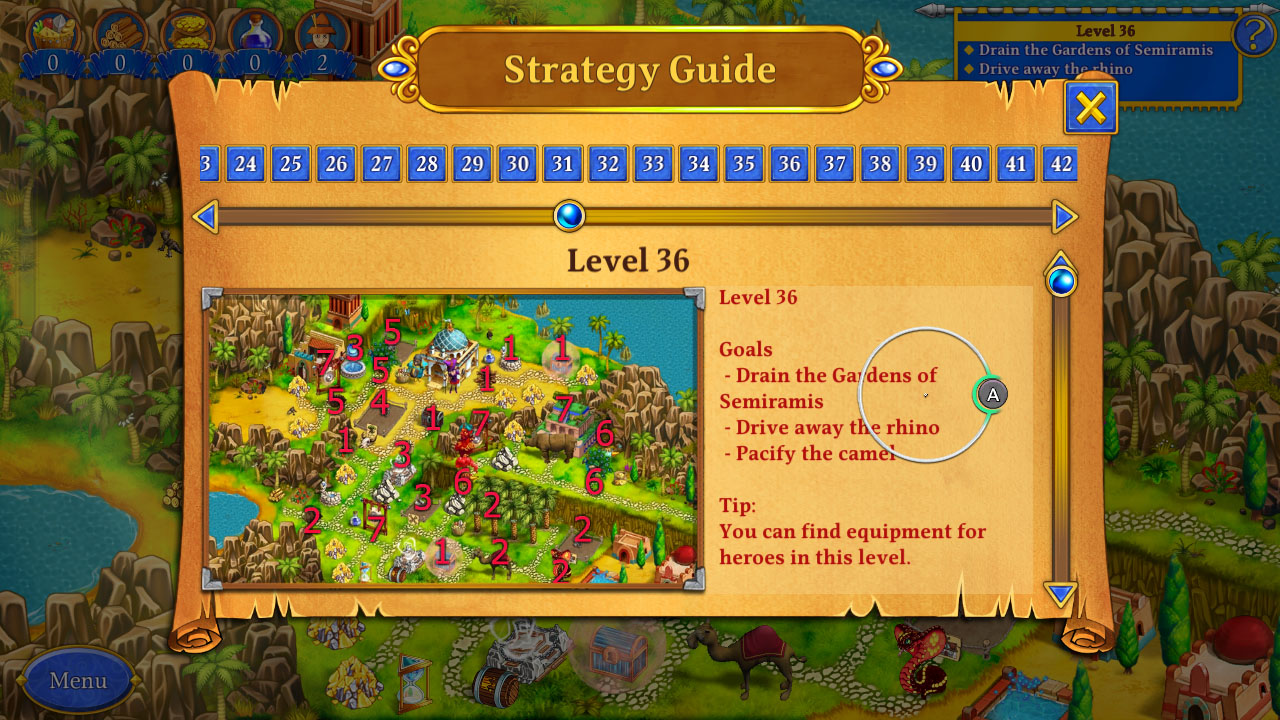Open the Menu button

[77, 681]
